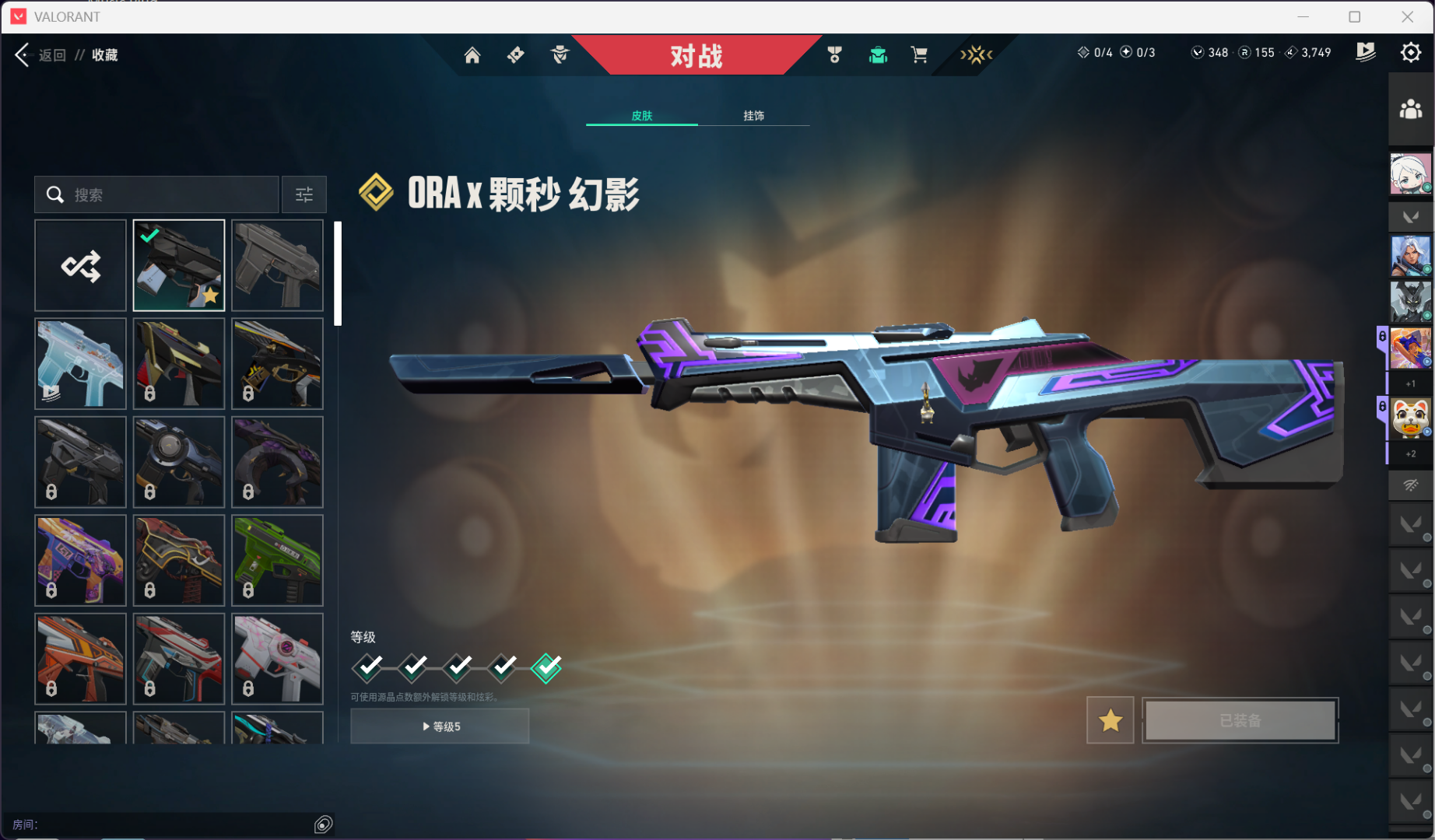
Task: Open the home icon in top navigation
Action: 472,55
